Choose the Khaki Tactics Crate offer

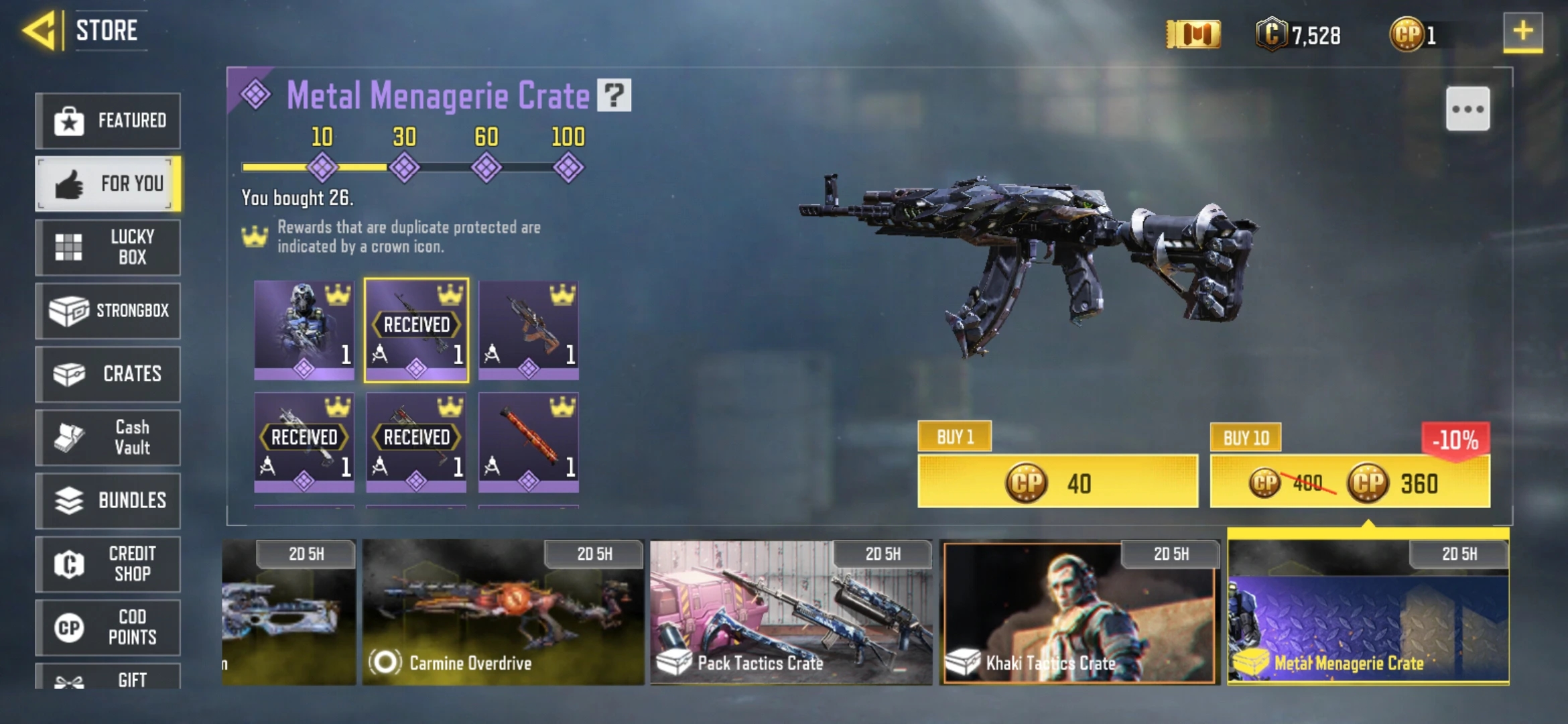1079,613
